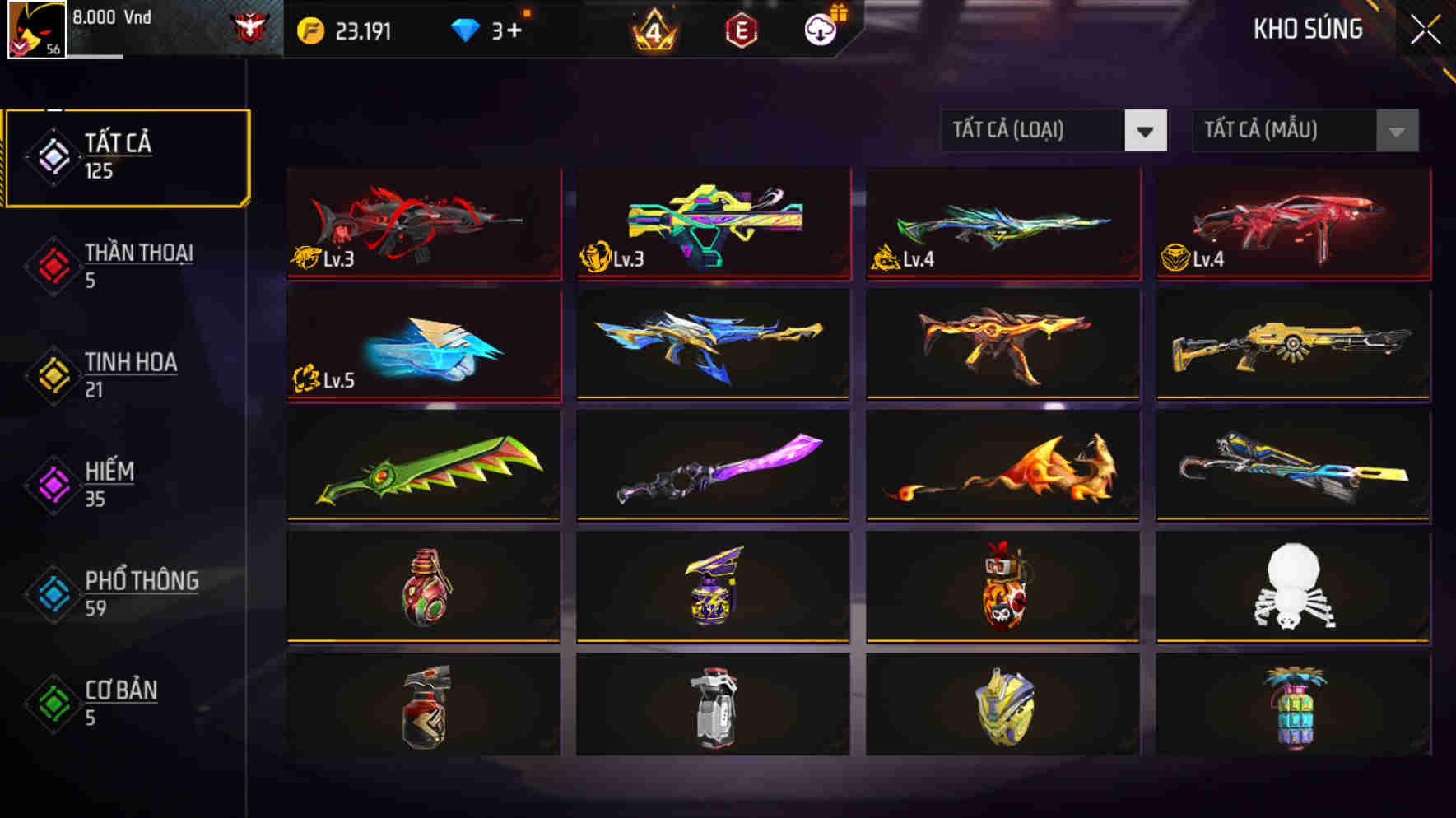Click the KHO SÚNG title header

point(1309,29)
